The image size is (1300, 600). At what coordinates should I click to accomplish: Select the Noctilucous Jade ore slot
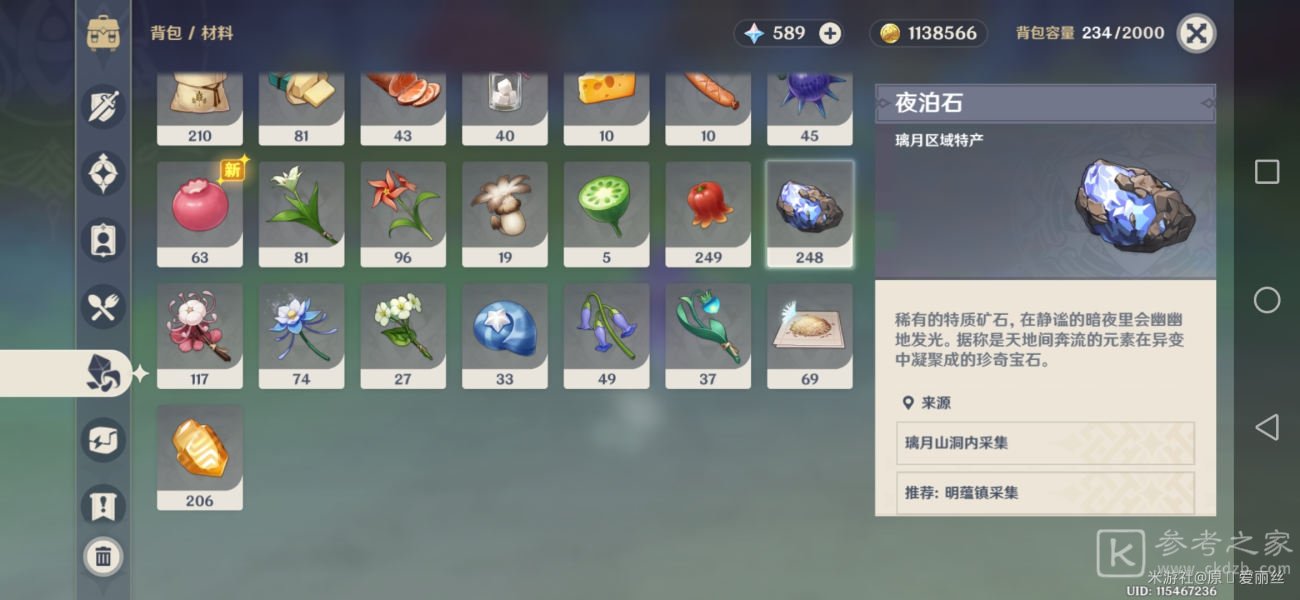809,213
